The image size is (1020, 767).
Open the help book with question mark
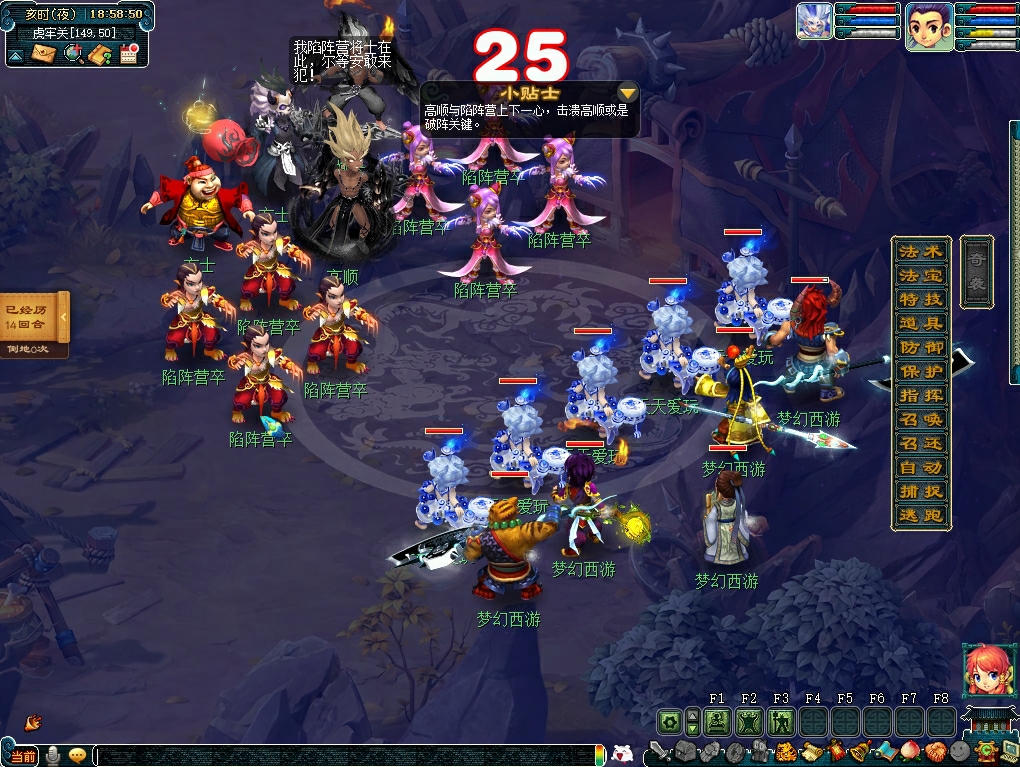pyautogui.click(x=99, y=54)
